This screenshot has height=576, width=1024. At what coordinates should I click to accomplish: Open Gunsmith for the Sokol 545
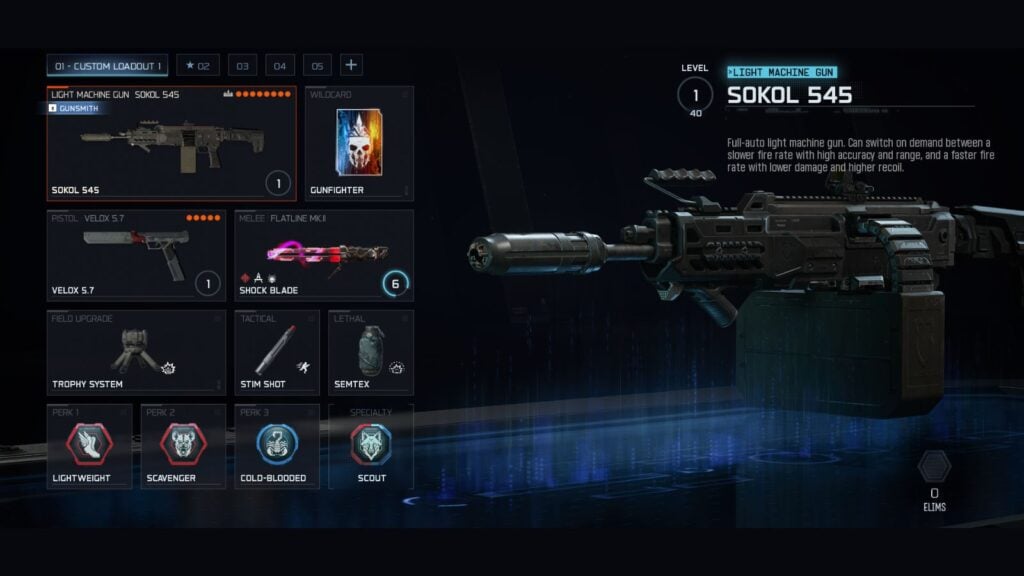pyautogui.click(x=75, y=108)
